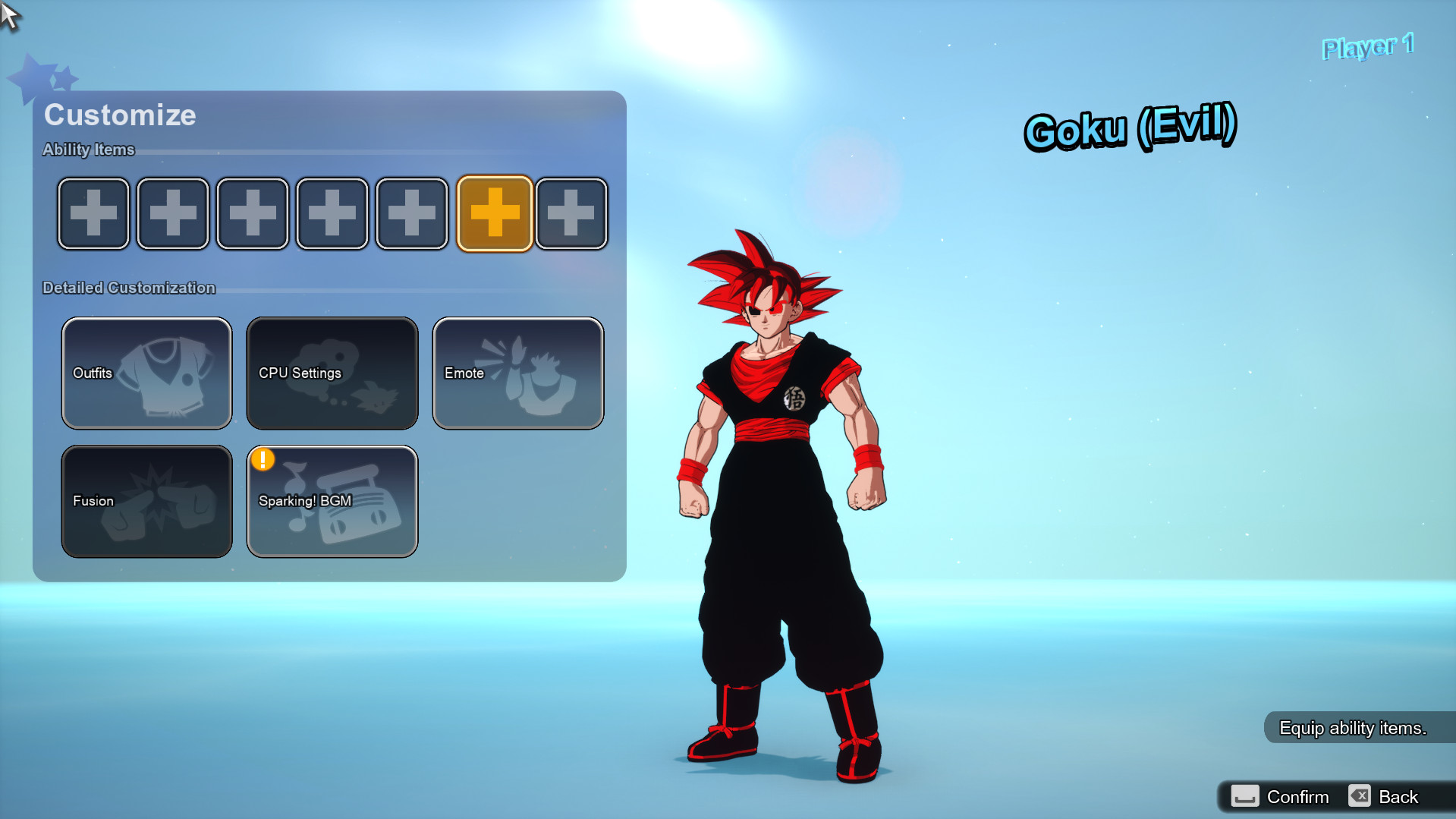The width and height of the screenshot is (1456, 819).
Task: Expand the Ability Items section header
Action: (88, 150)
